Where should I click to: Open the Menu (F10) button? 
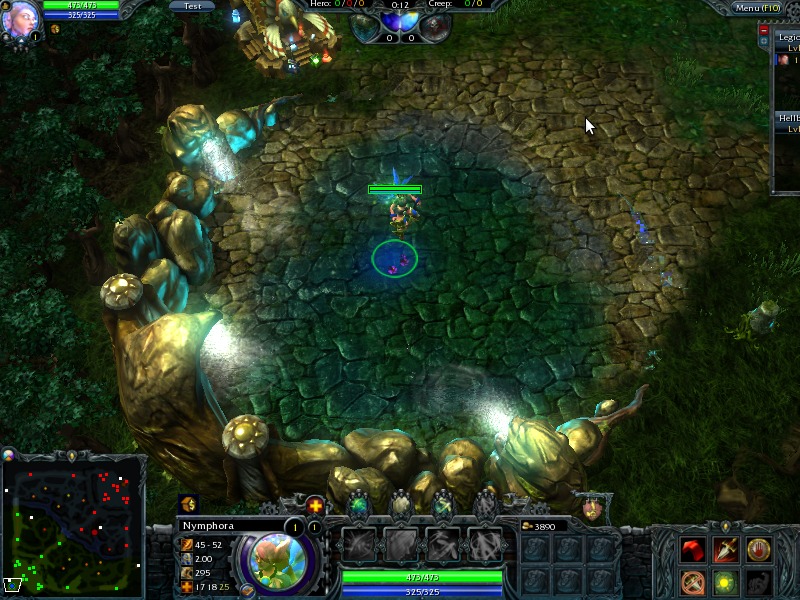point(757,8)
